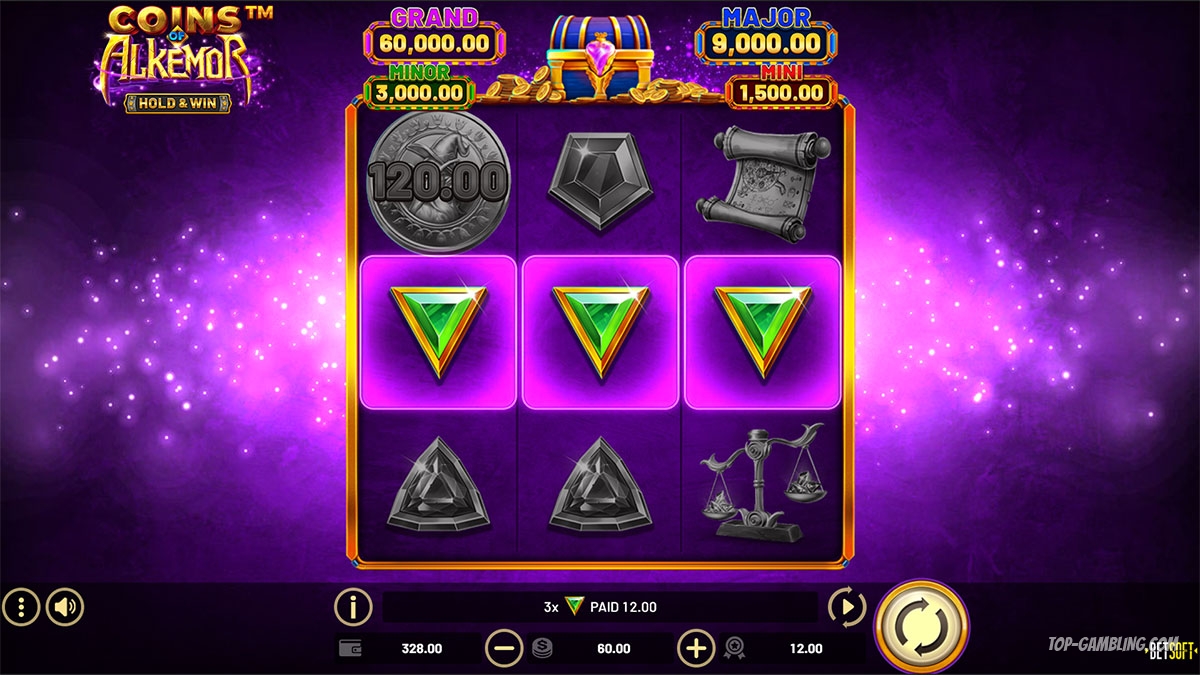The height and width of the screenshot is (675, 1200).
Task: Spin the reels with the gold button
Action: 920,626
